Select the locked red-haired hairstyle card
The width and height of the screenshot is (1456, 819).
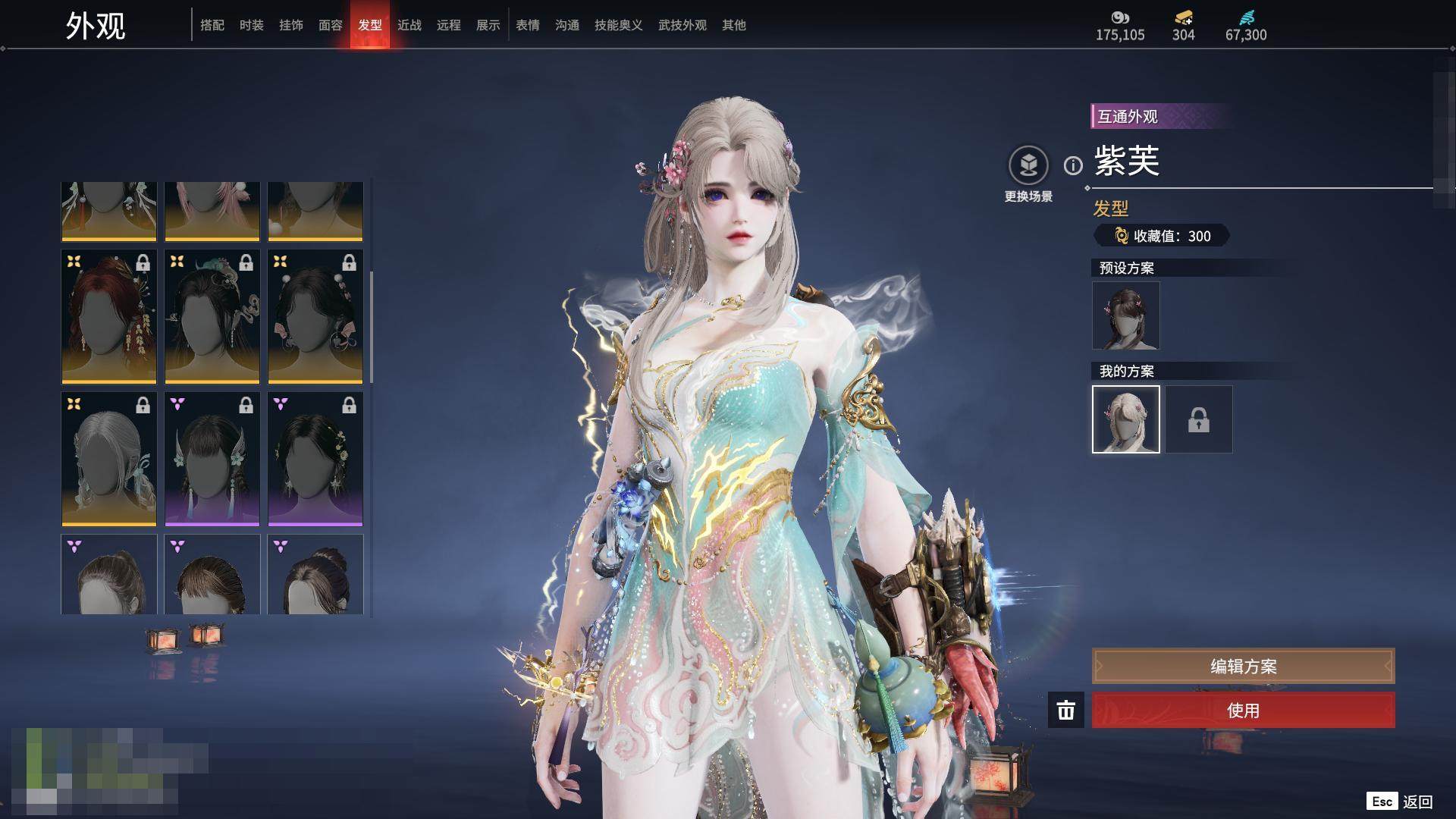pos(109,317)
